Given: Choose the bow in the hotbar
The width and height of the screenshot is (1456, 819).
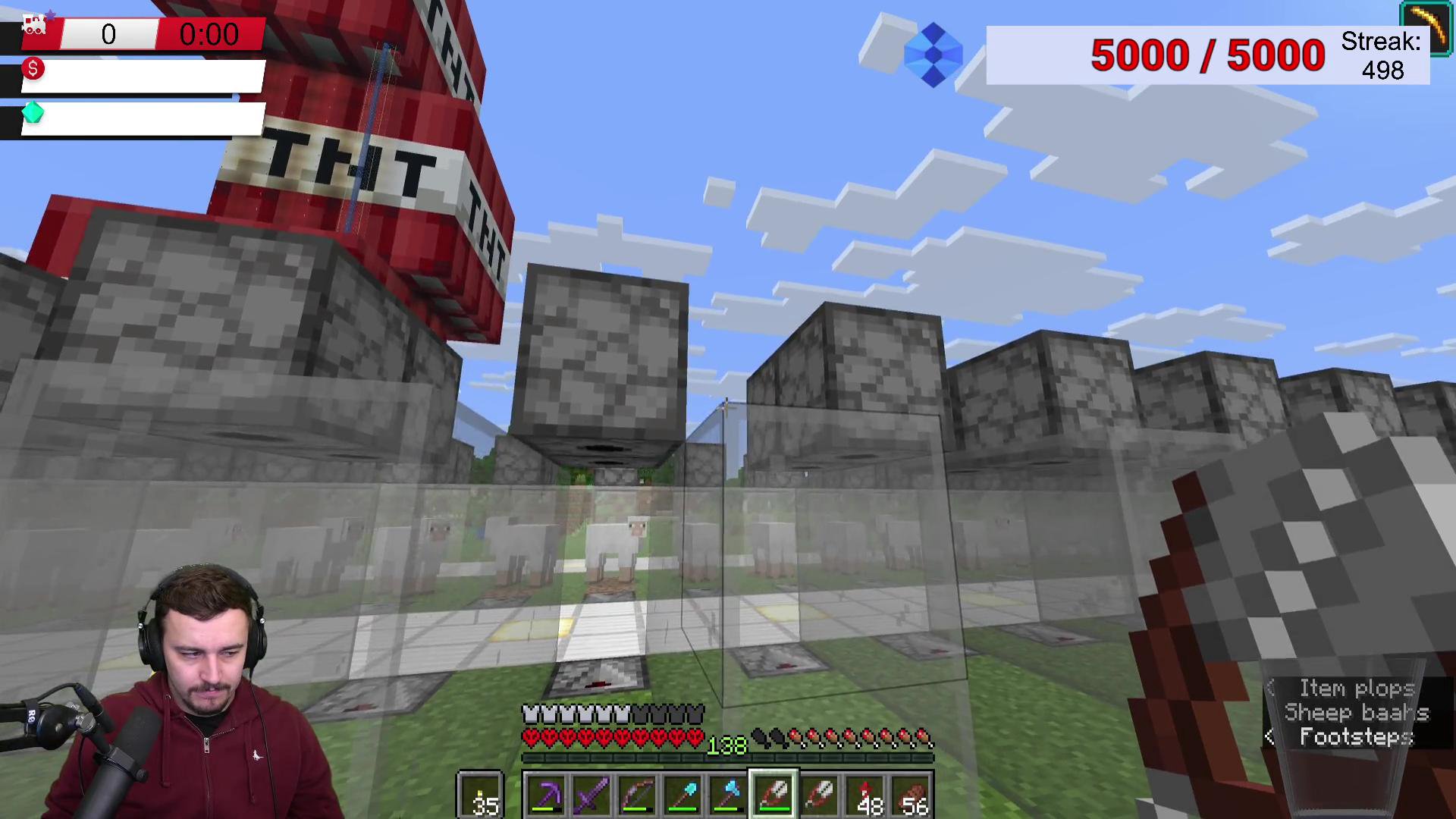Looking at the screenshot, I should pyautogui.click(x=637, y=795).
